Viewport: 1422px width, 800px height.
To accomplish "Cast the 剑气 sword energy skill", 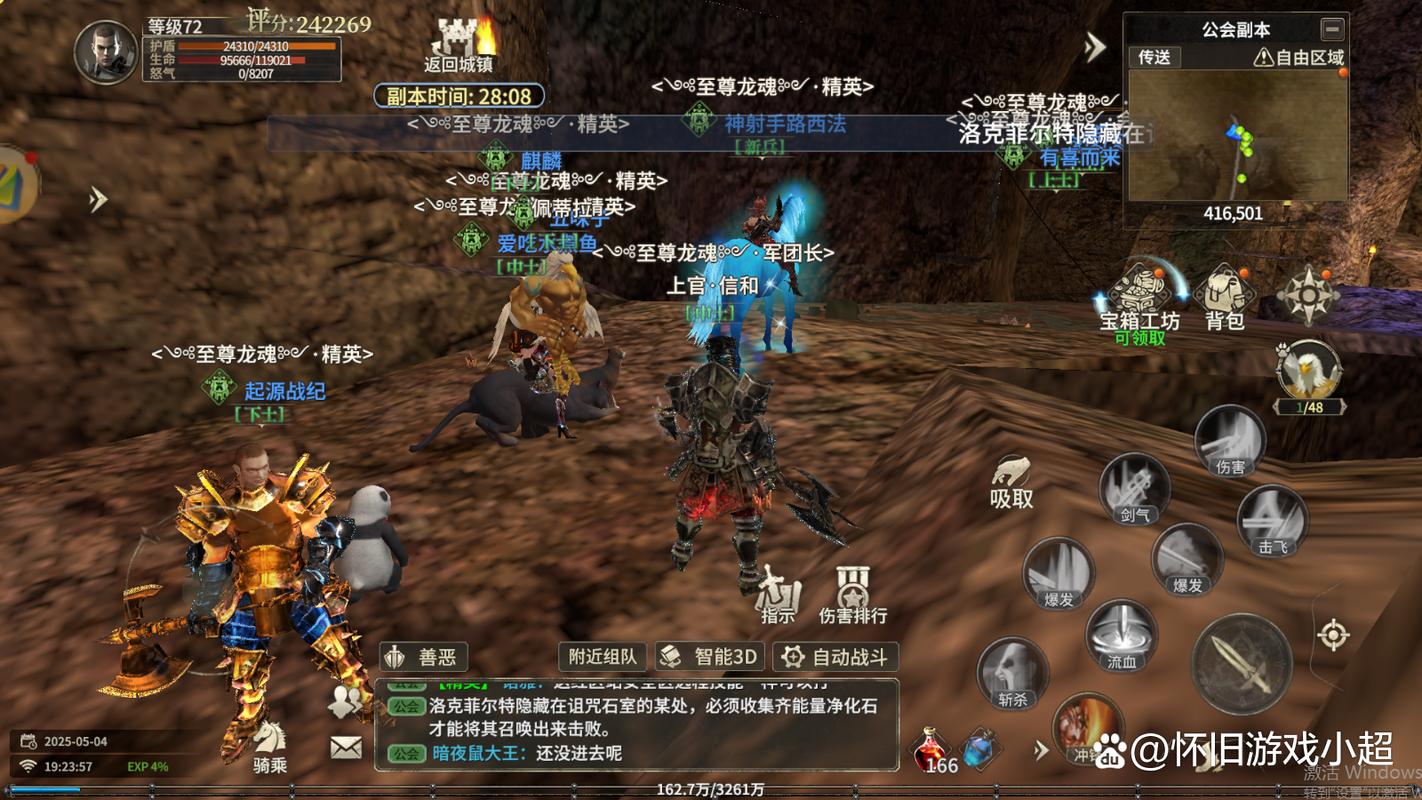I will tap(1134, 488).
